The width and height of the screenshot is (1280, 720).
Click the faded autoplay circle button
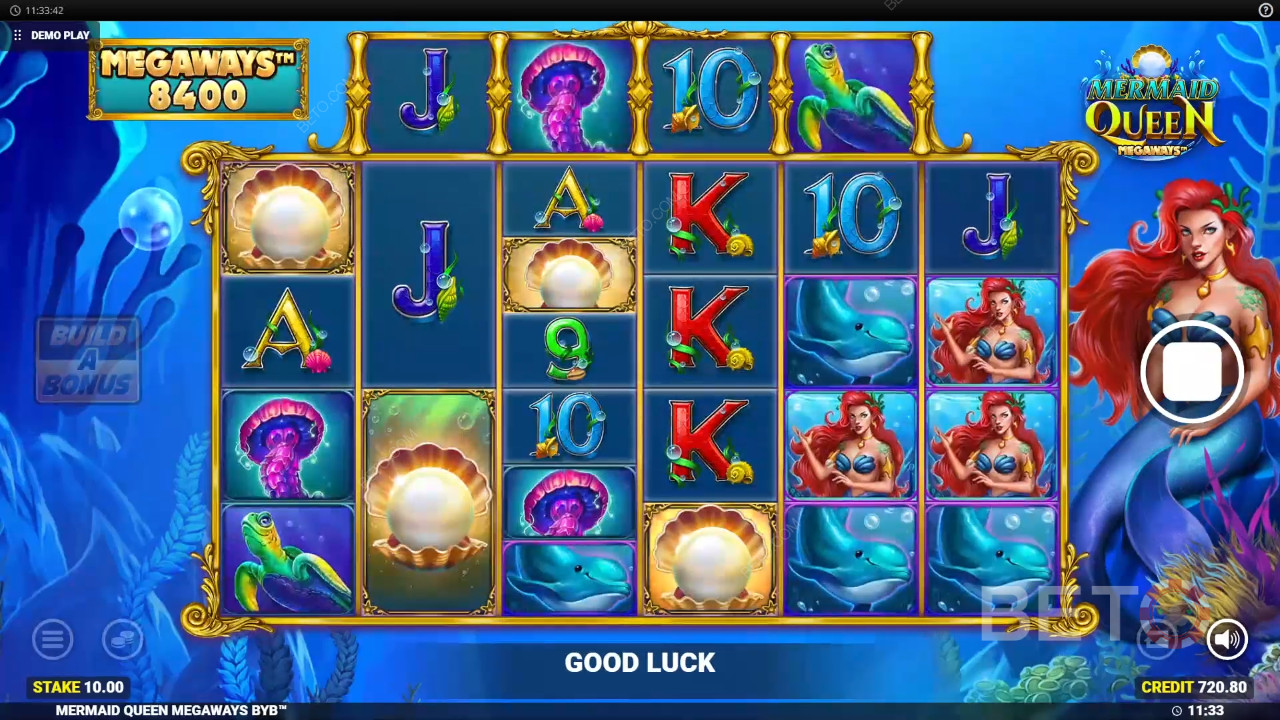1158,639
